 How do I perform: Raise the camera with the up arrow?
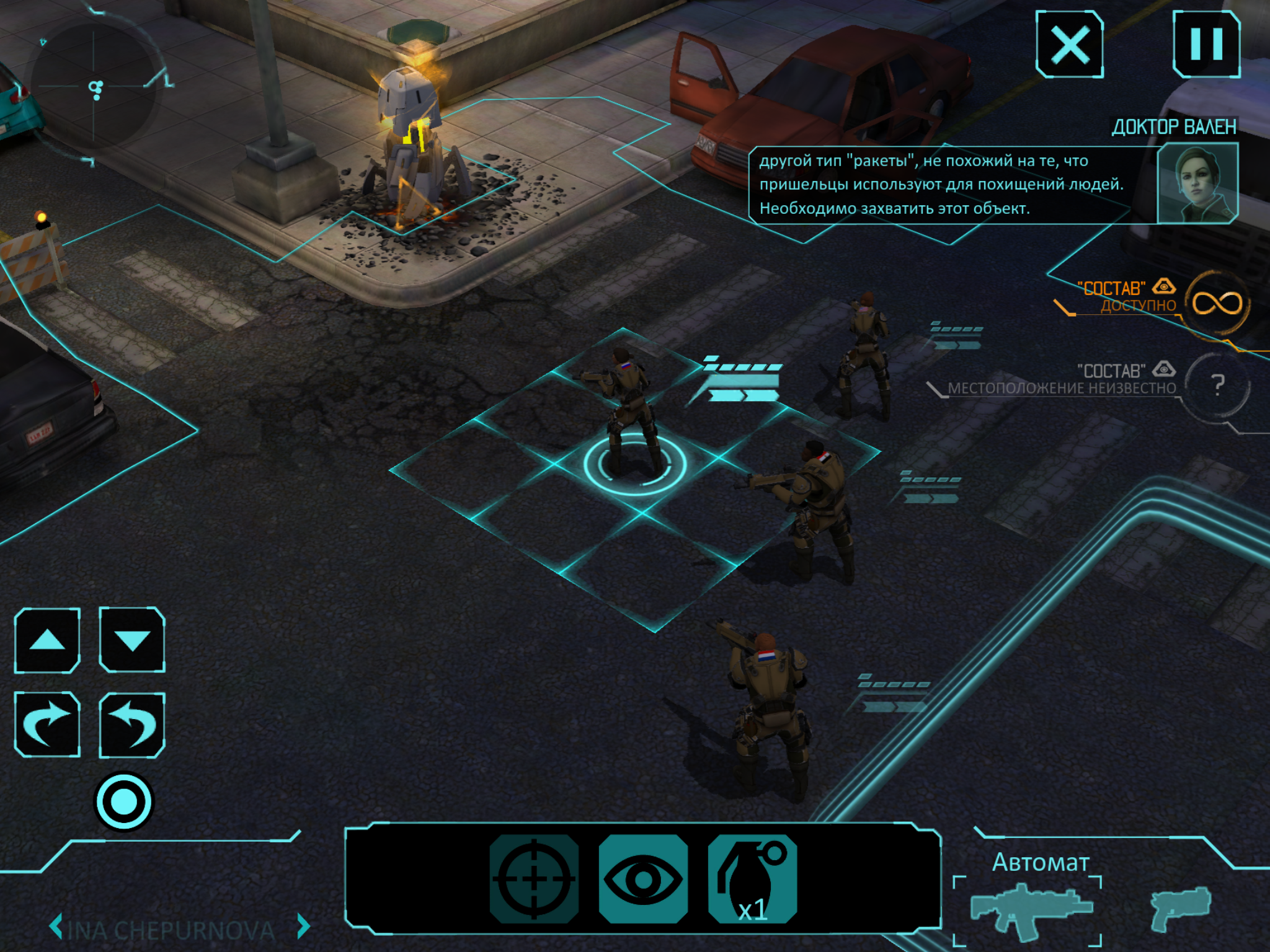[x=48, y=640]
